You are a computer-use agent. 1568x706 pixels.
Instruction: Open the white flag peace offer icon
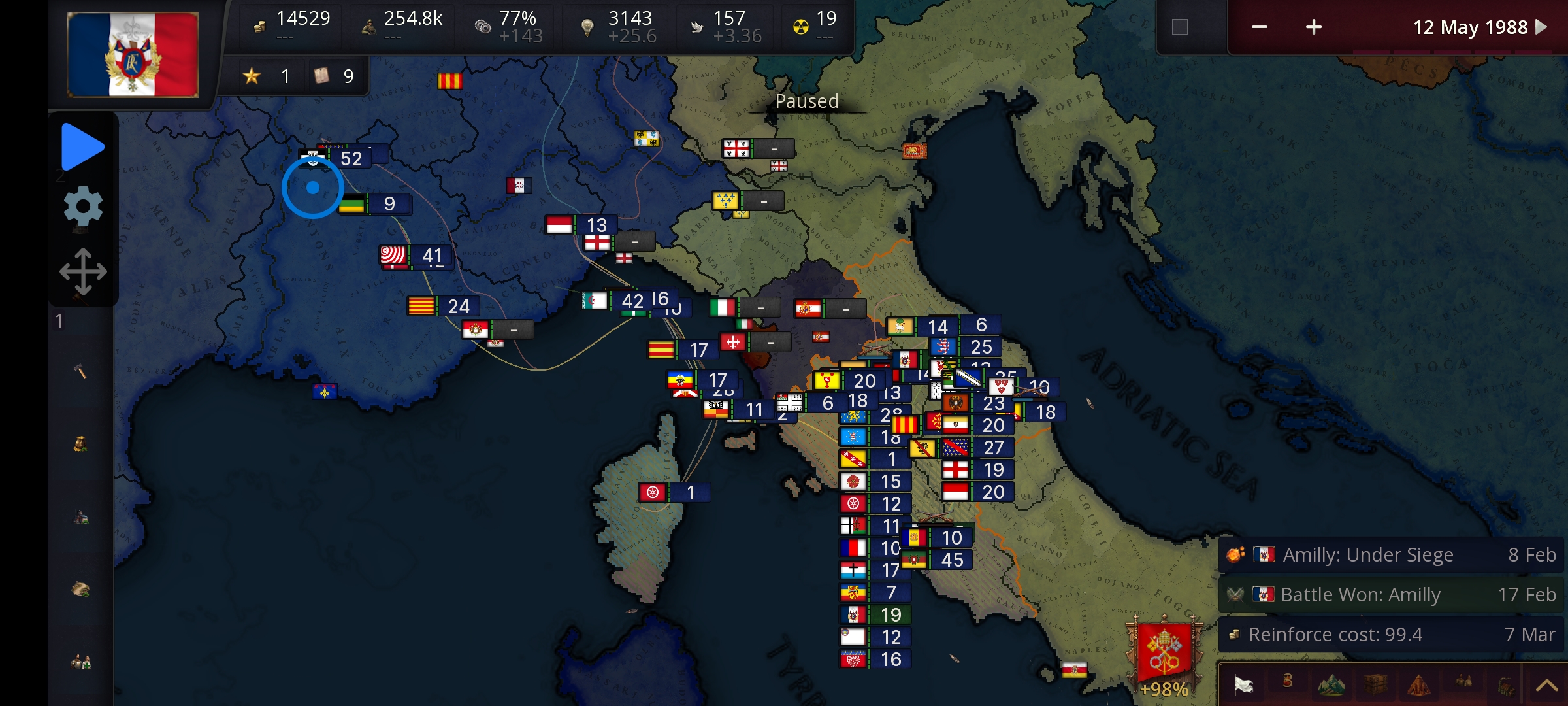[1243, 685]
